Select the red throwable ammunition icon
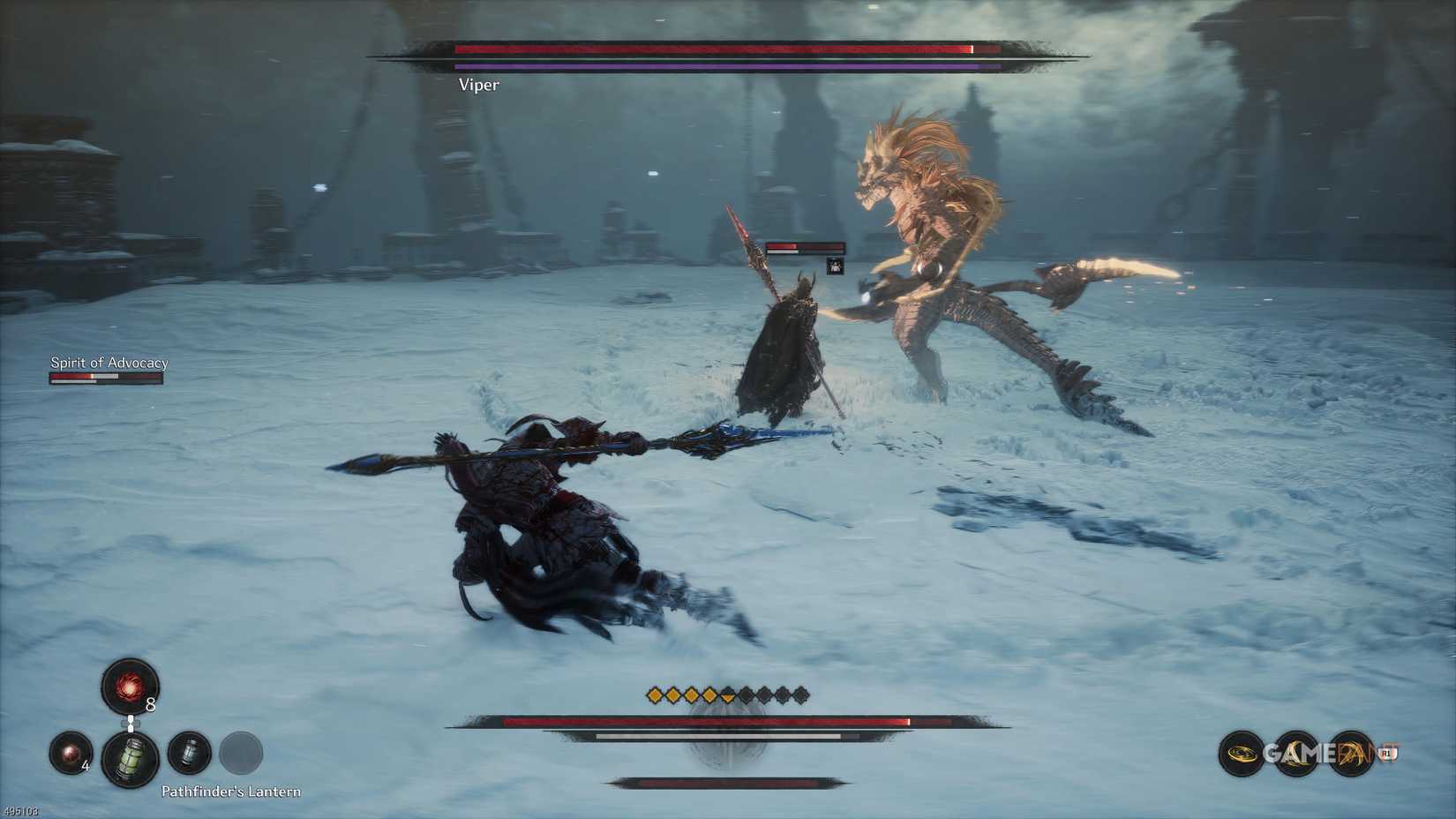The width and height of the screenshot is (1456, 819). tap(128, 688)
